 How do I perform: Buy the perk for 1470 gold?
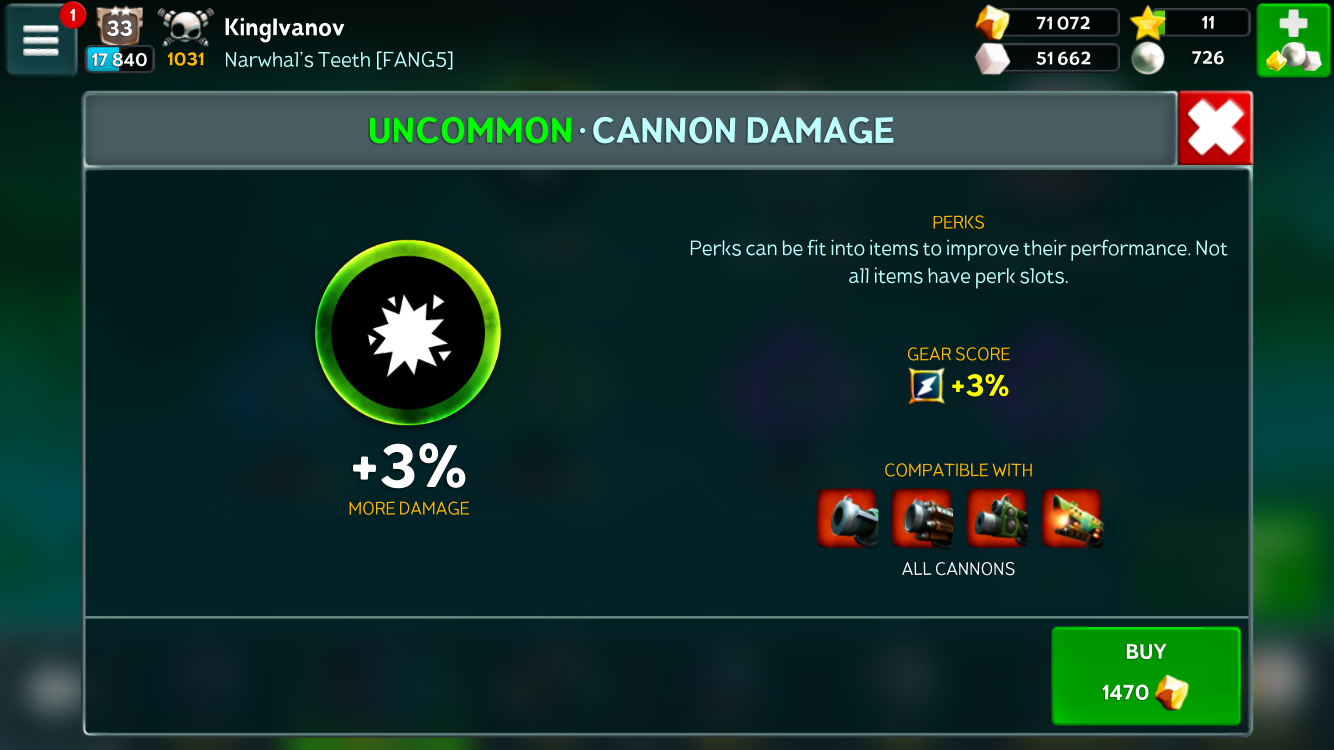pyautogui.click(x=1145, y=675)
